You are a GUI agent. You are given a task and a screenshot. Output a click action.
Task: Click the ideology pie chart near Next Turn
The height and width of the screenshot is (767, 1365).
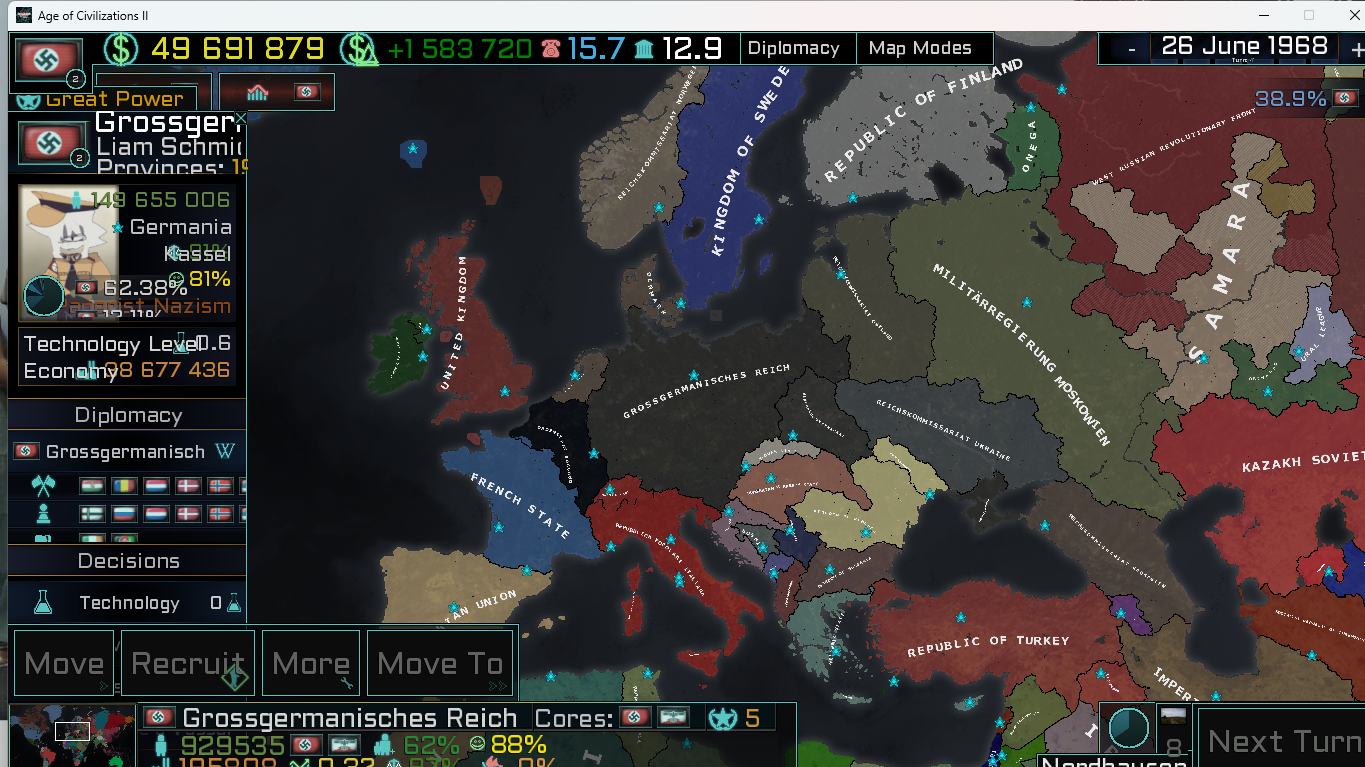coord(1128,729)
